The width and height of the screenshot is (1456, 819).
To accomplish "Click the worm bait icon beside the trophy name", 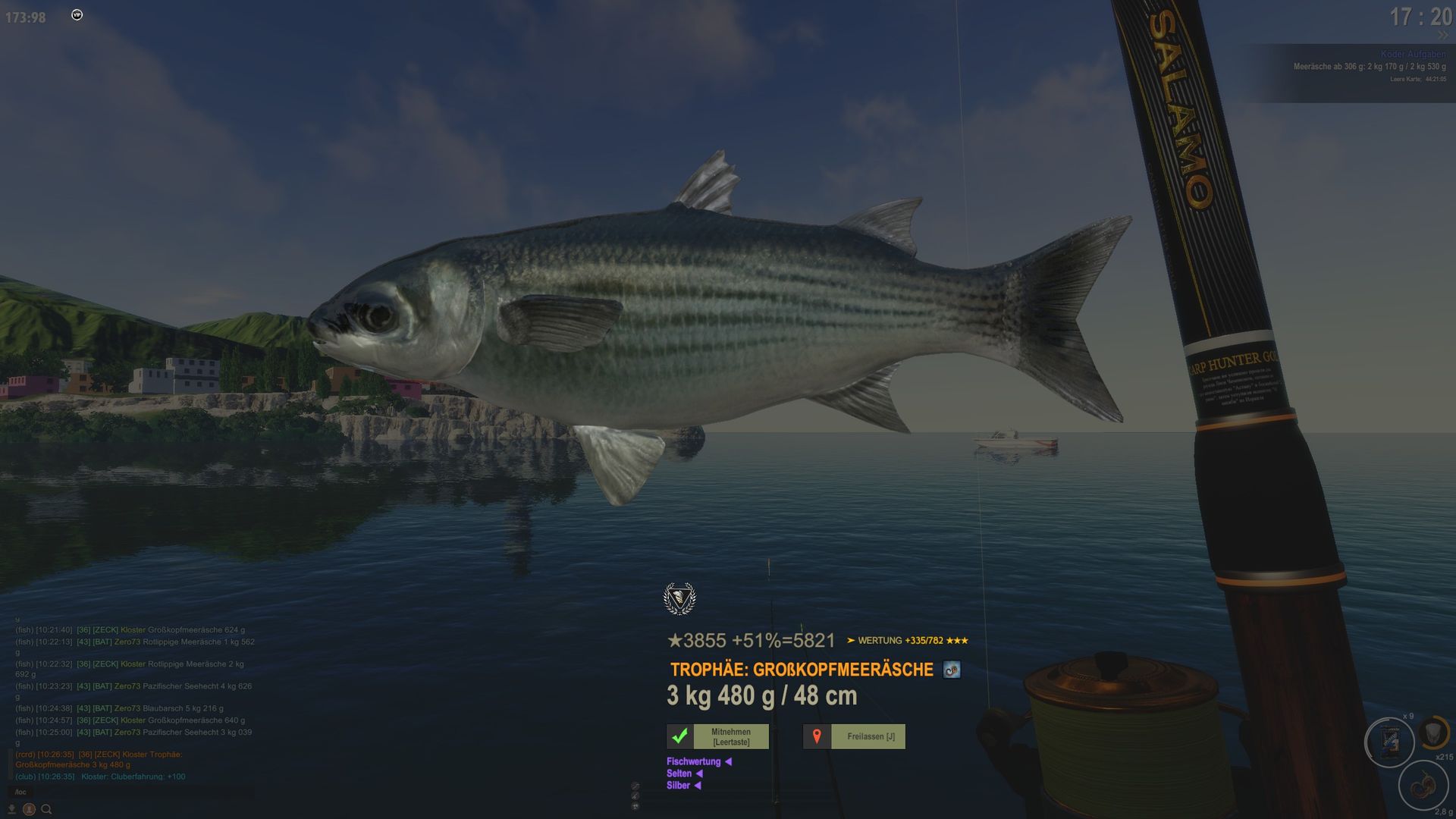I will point(952,670).
